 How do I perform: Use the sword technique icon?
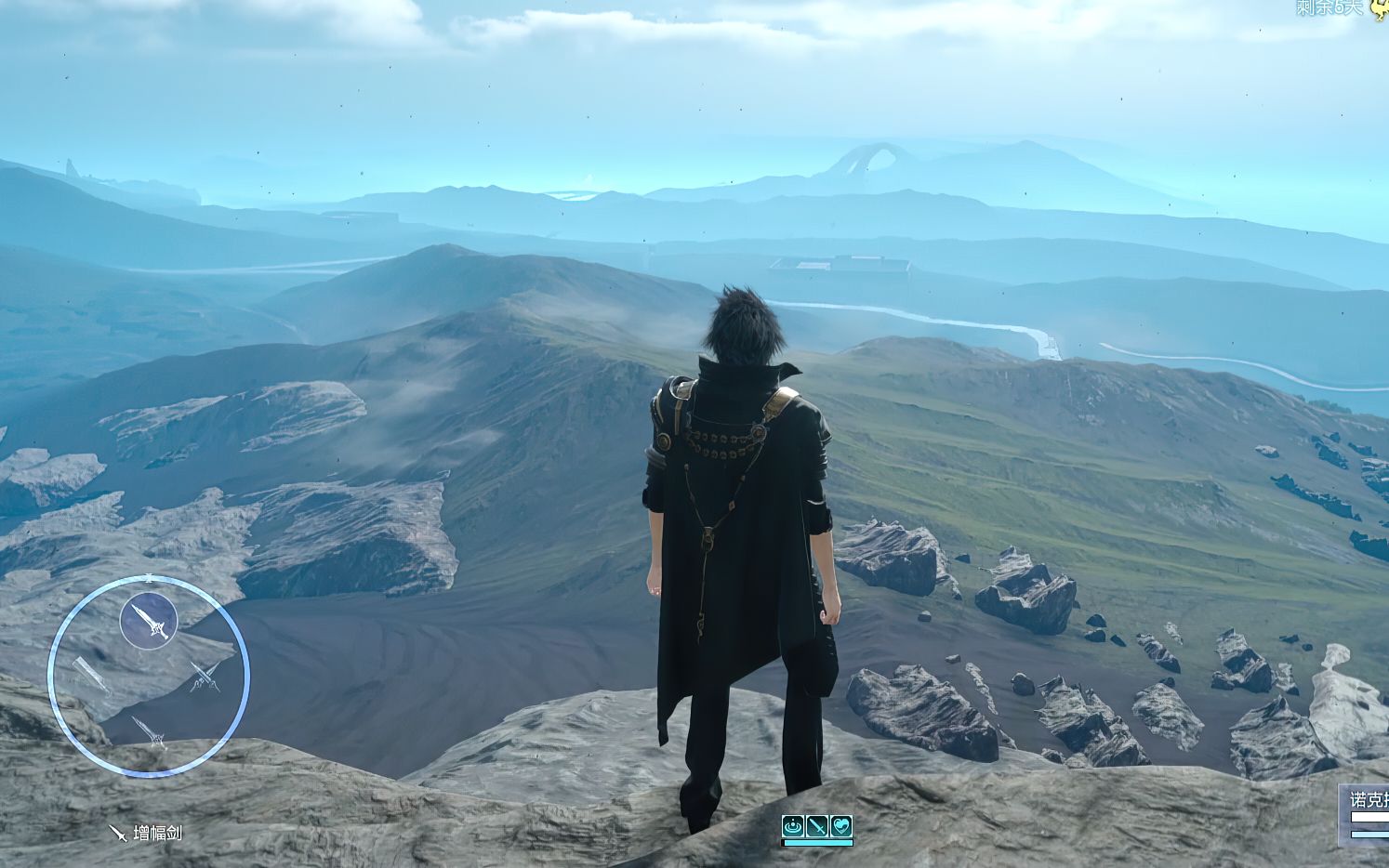(817, 825)
